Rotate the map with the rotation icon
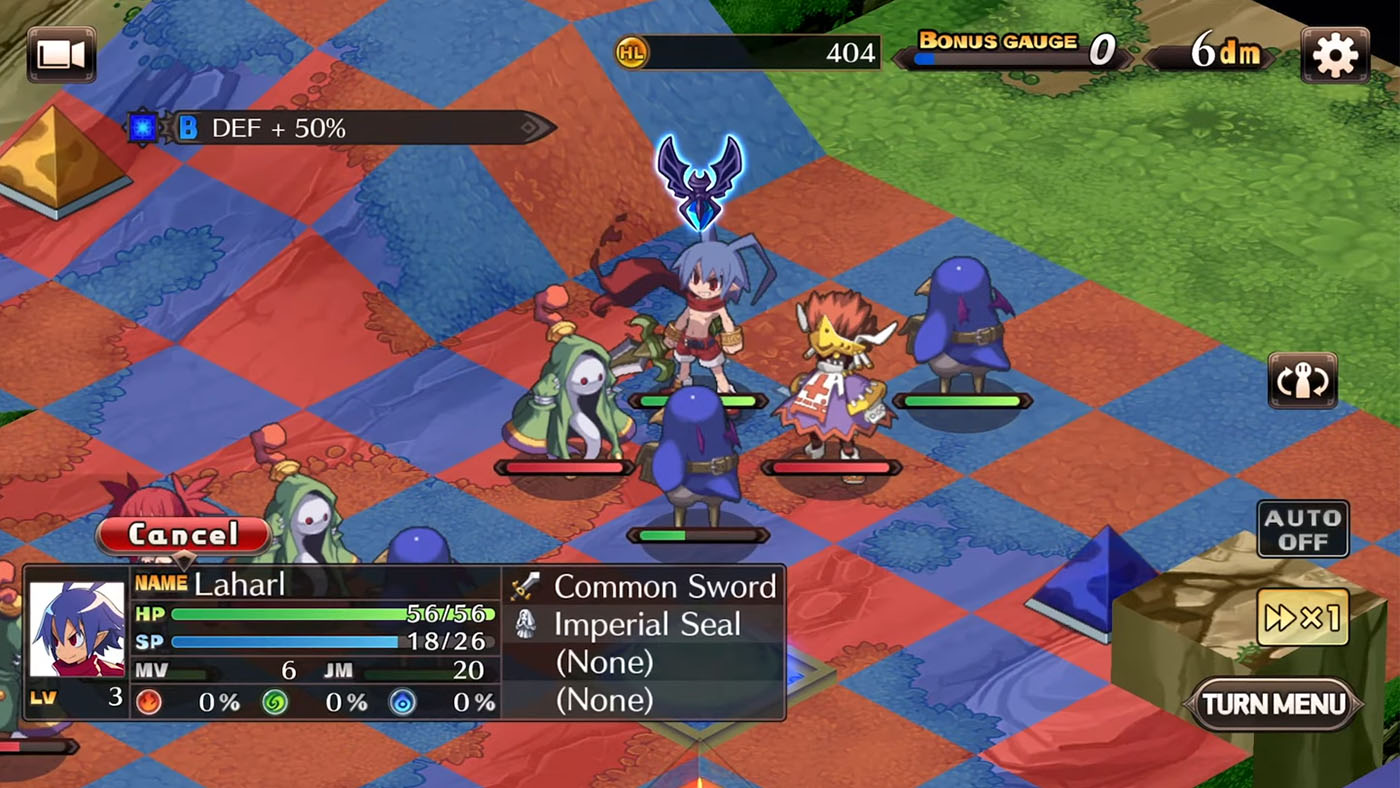 point(1302,381)
